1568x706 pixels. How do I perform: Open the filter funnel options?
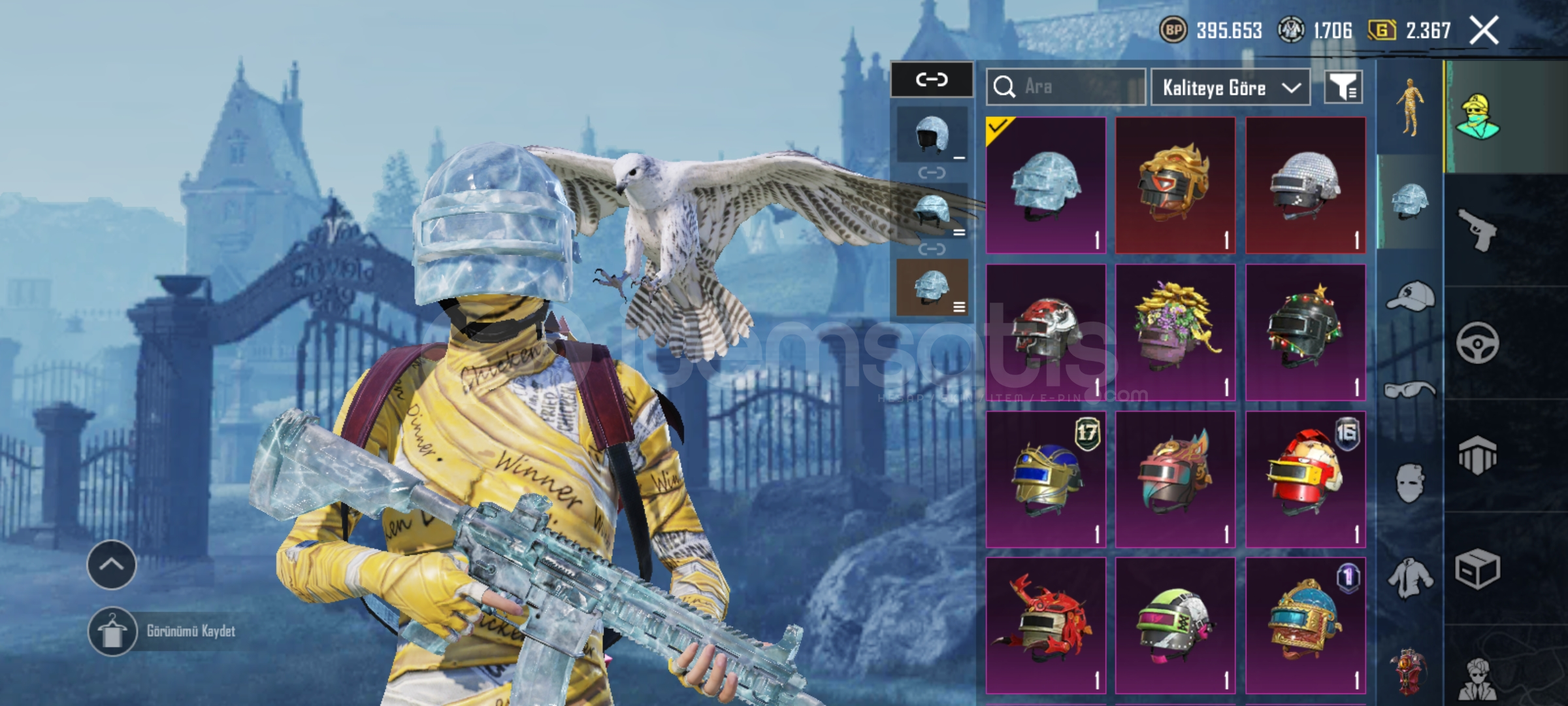tap(1343, 87)
